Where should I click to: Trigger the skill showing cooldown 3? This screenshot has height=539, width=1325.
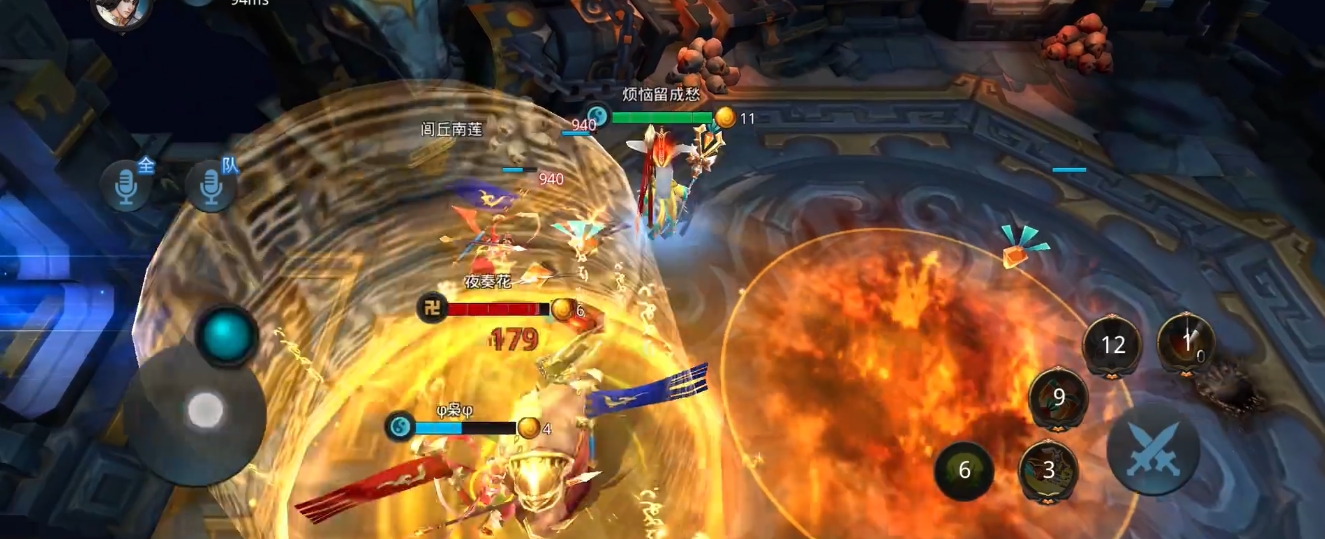[x=1048, y=470]
